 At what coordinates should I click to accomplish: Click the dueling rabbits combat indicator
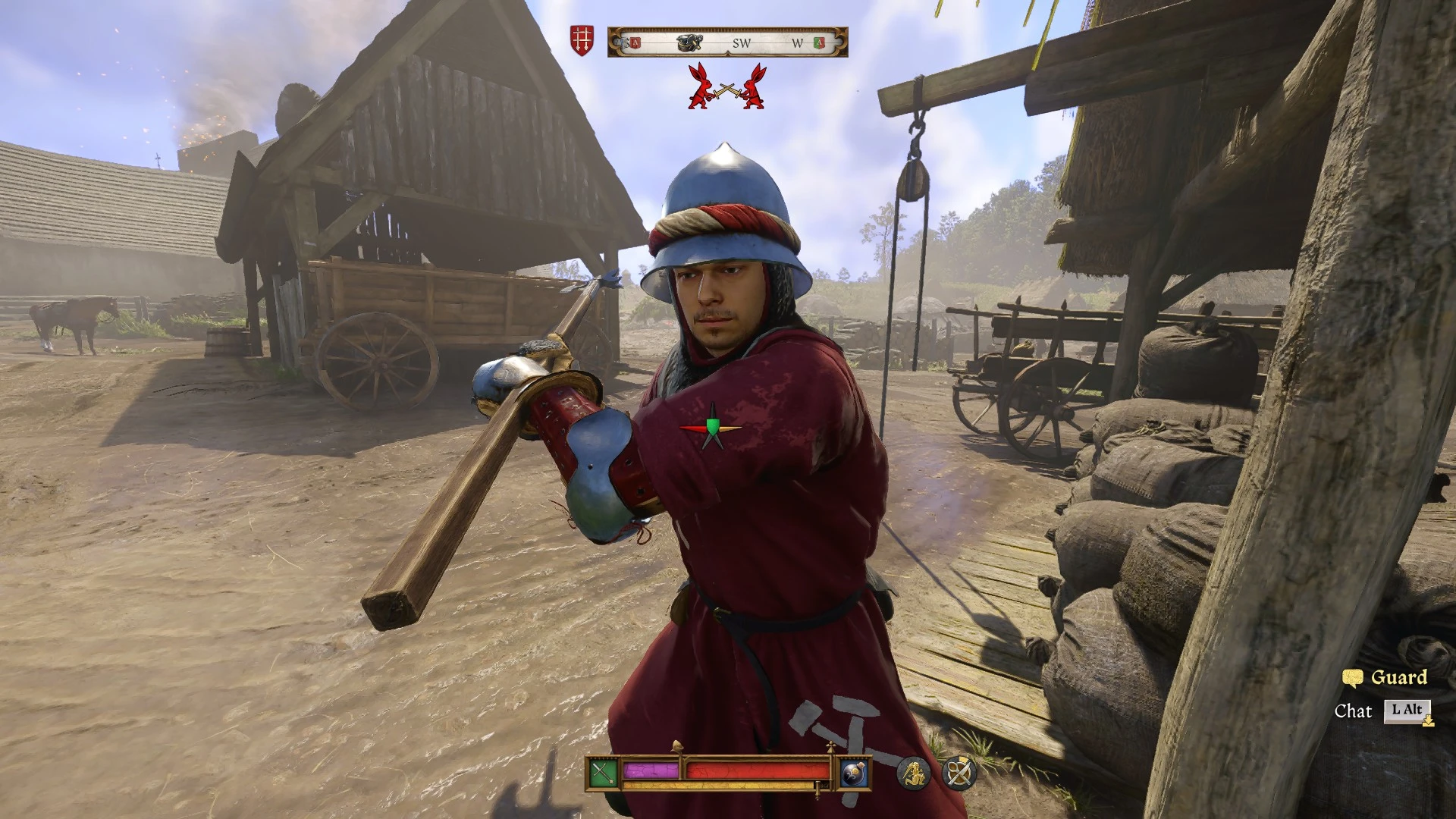726,87
